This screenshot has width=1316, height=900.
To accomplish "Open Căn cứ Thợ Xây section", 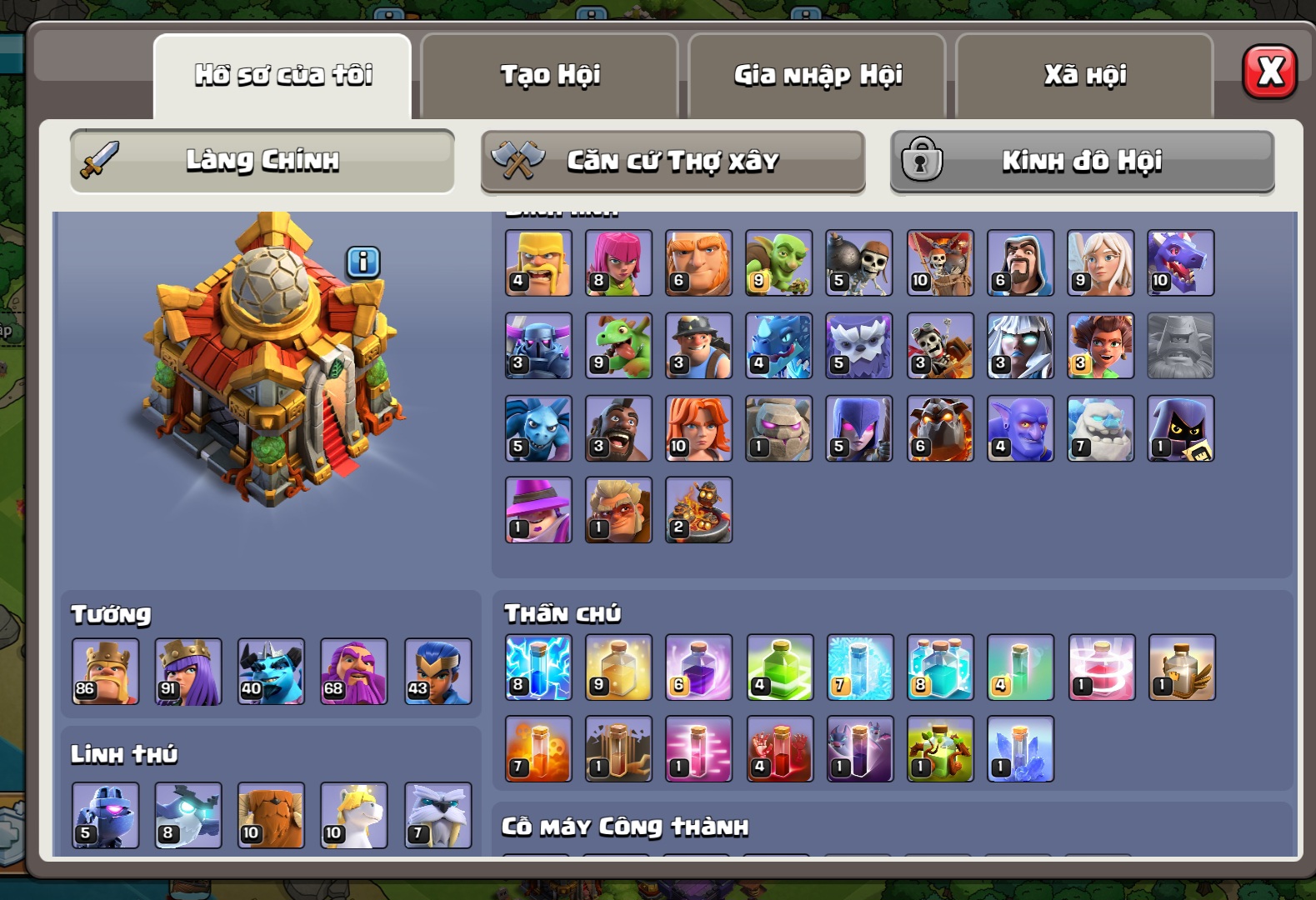I will tap(673, 161).
